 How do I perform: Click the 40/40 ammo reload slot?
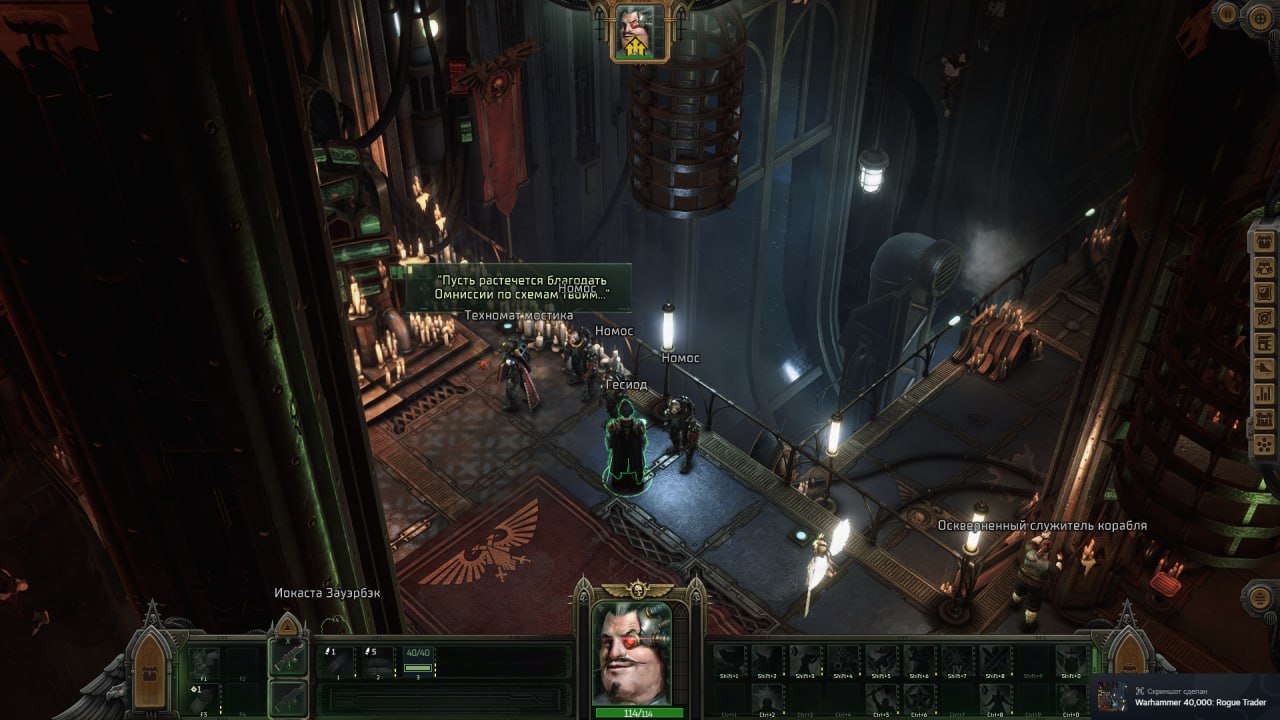pos(419,660)
